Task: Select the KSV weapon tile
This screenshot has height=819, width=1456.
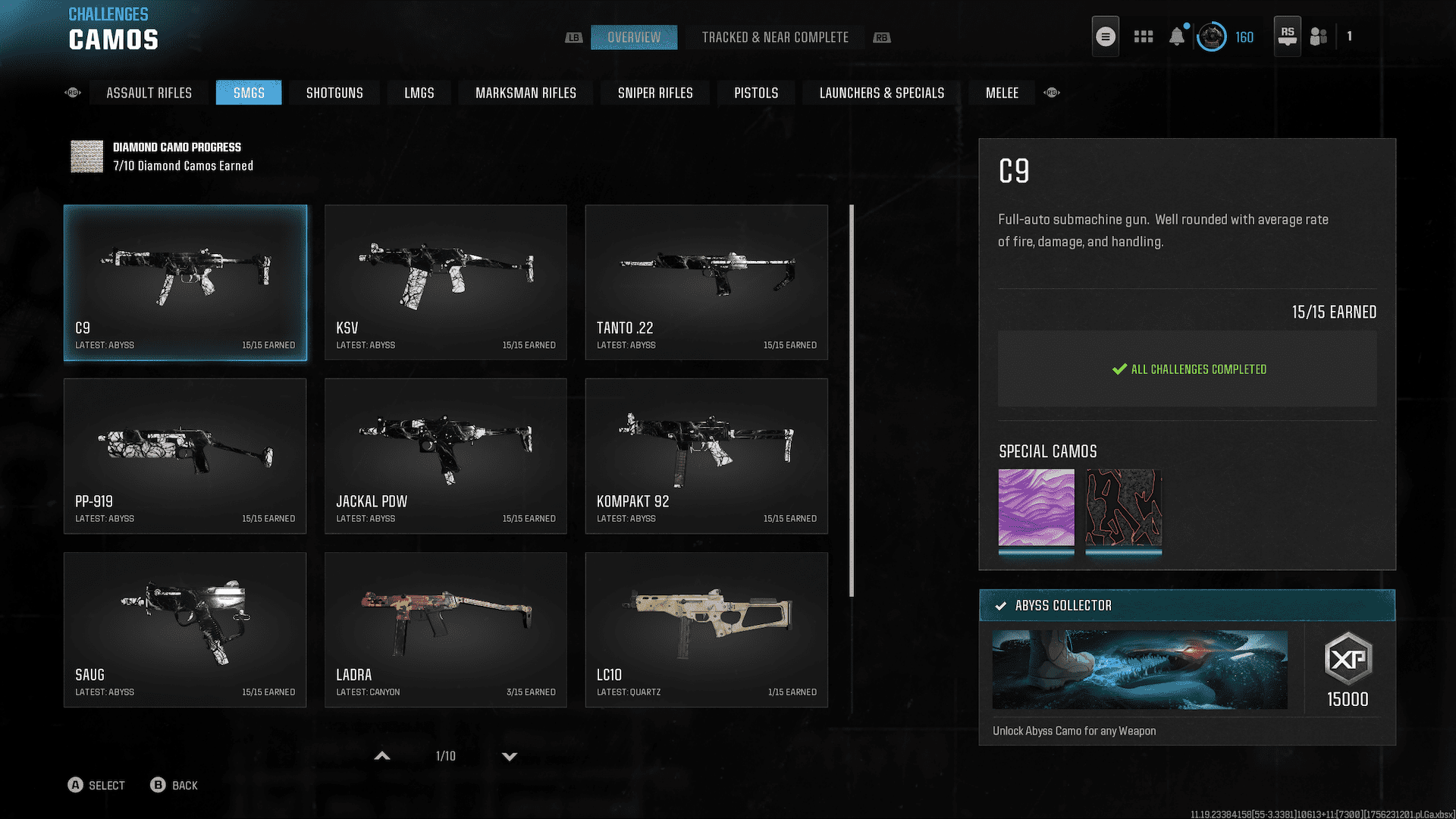Action: 445,282
